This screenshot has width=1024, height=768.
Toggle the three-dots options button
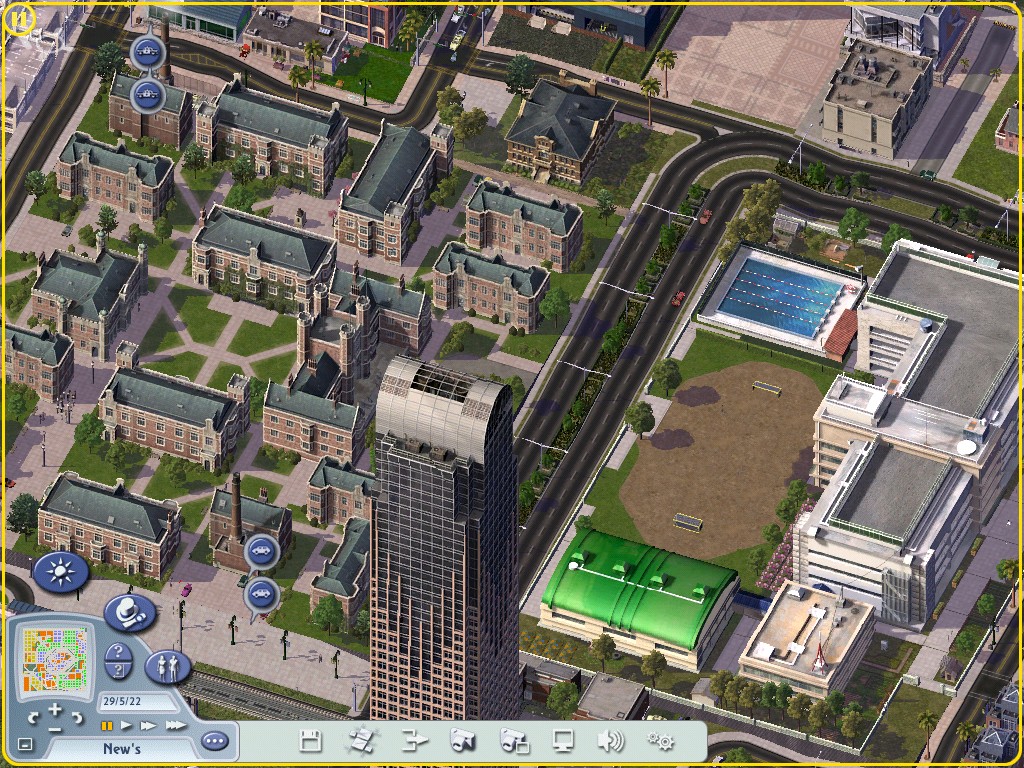214,741
